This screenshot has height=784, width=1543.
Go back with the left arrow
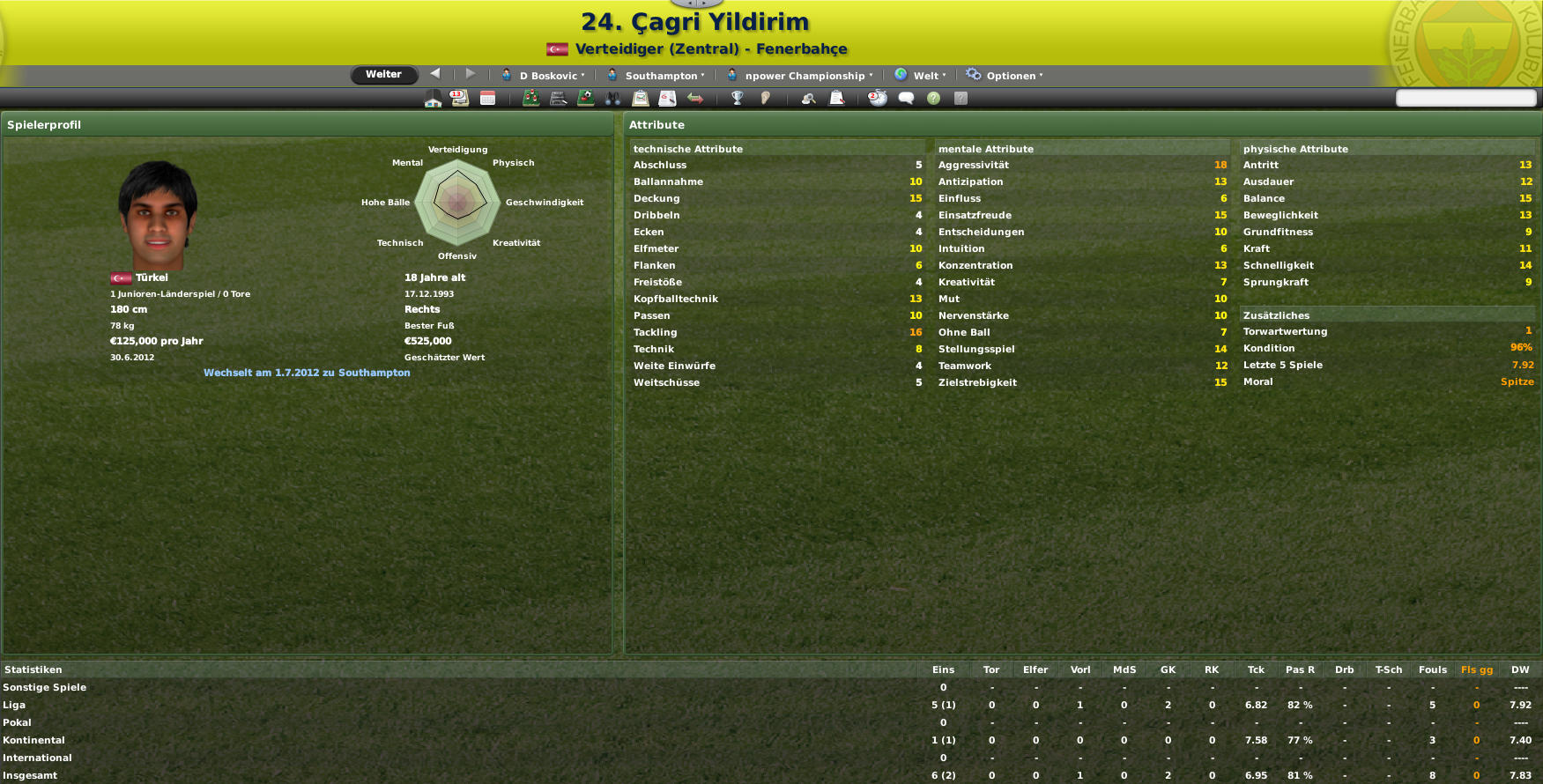coord(435,74)
